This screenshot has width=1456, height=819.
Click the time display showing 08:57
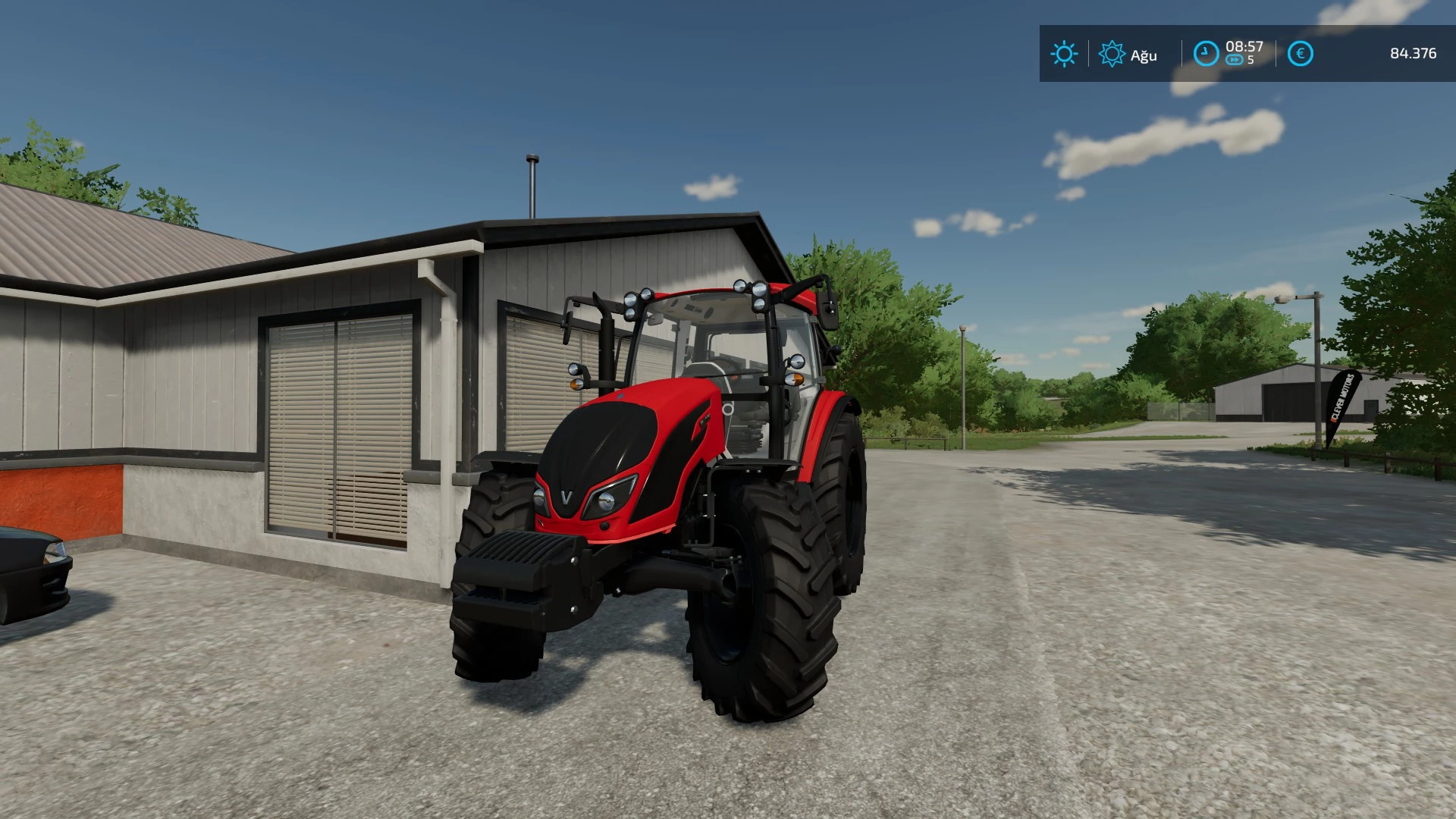click(1242, 45)
